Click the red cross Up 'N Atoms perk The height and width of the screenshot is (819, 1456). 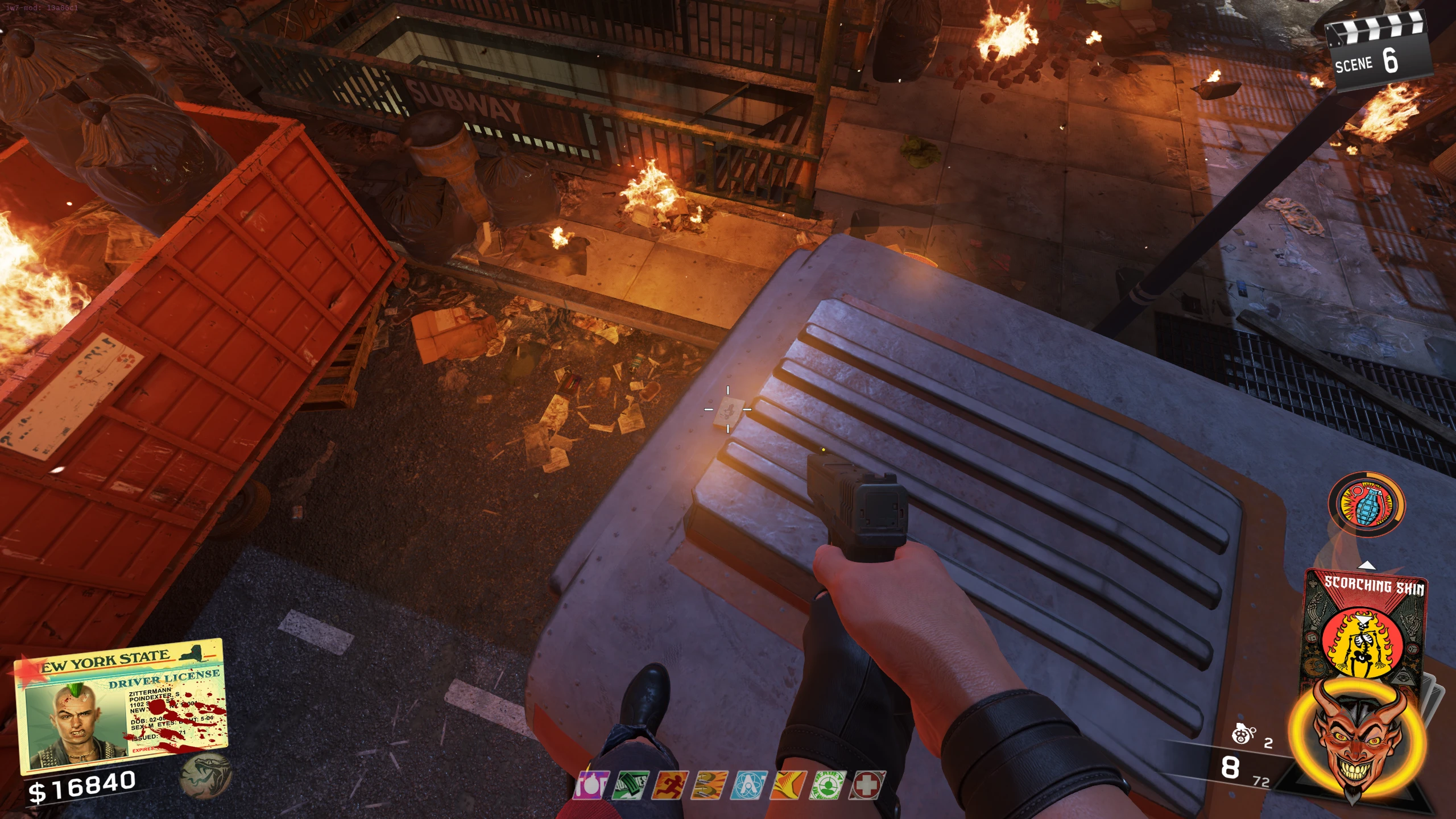point(867,785)
